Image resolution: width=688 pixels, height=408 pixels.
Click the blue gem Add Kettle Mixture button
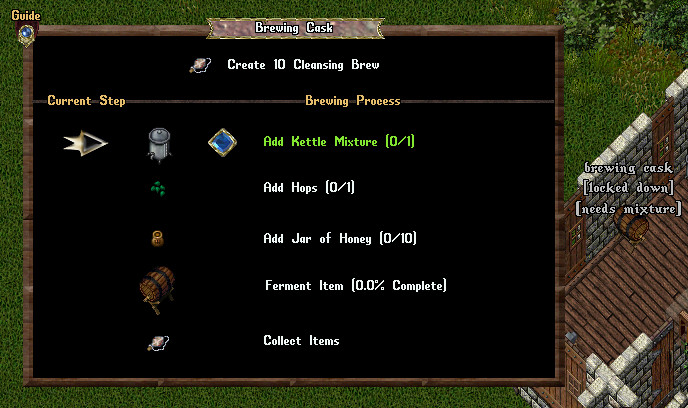222,142
